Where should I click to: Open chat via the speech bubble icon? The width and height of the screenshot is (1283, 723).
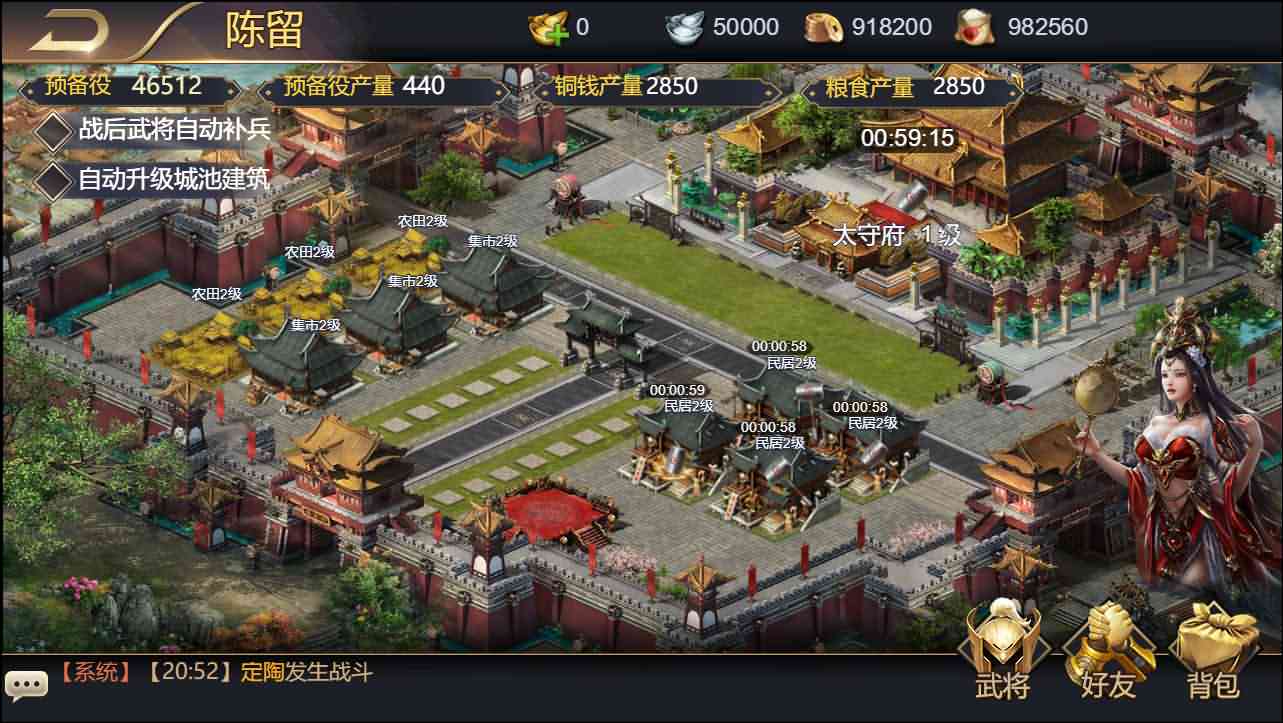coord(25,684)
